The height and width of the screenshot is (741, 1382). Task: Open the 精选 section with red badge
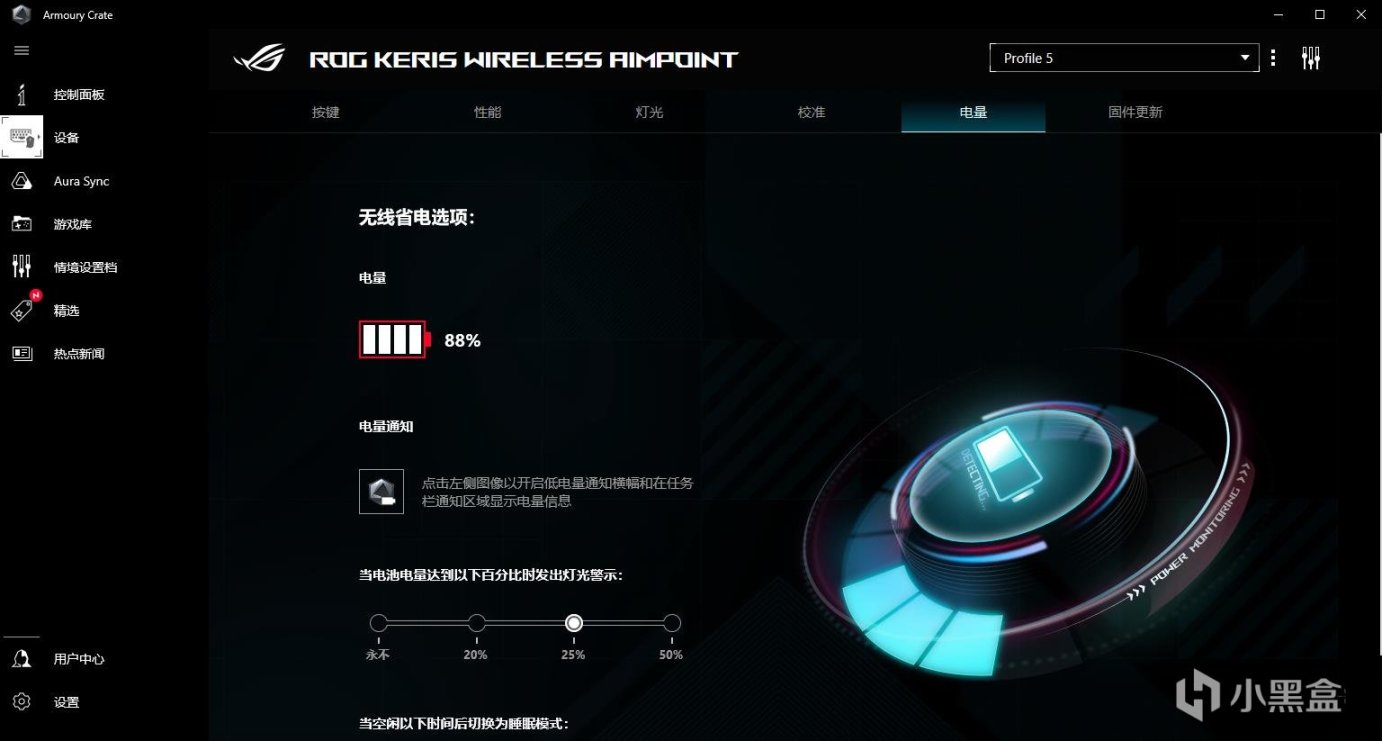(66, 310)
